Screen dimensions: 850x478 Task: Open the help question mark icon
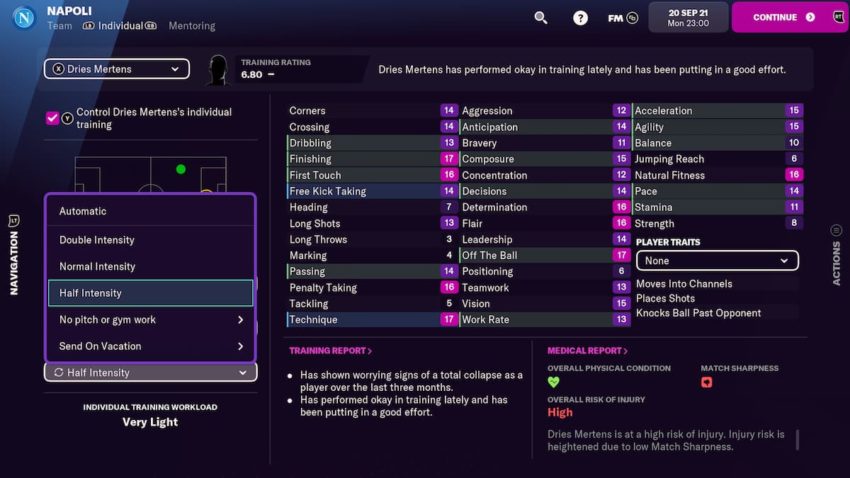pyautogui.click(x=580, y=17)
